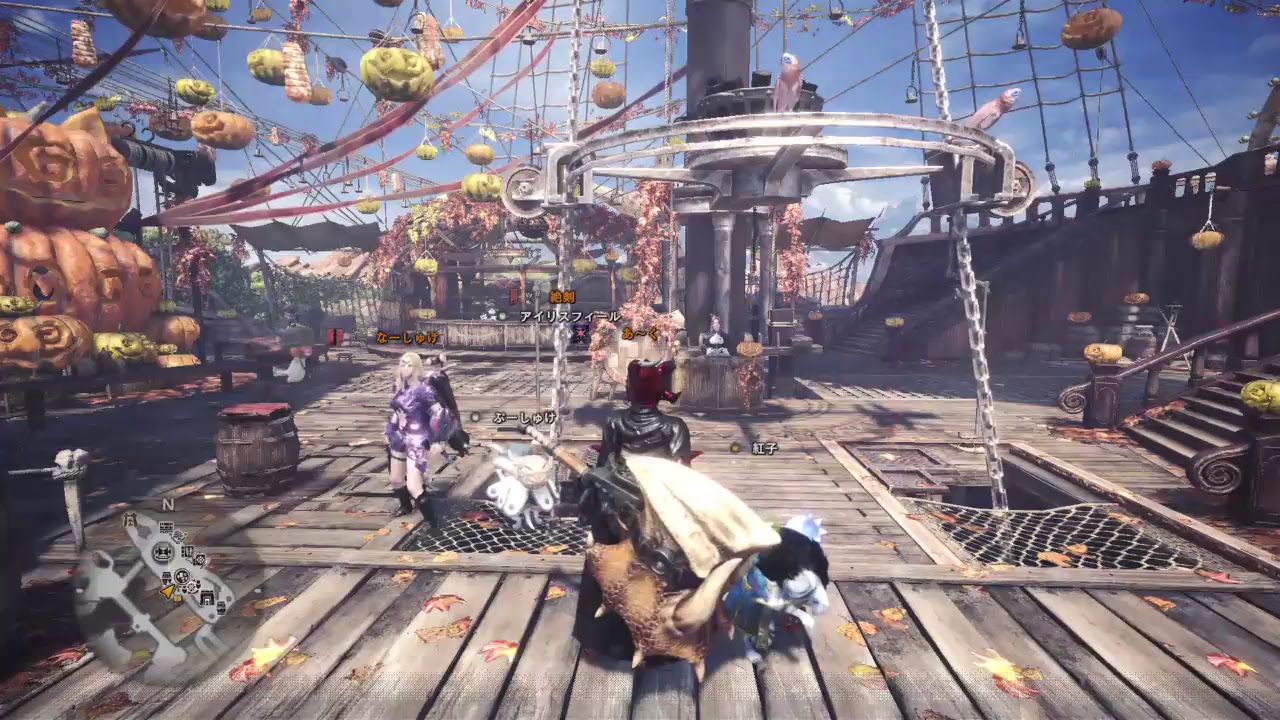Click the barrel icon on the lower minimap
Screen dimensions: 1280x720
tap(166, 576)
